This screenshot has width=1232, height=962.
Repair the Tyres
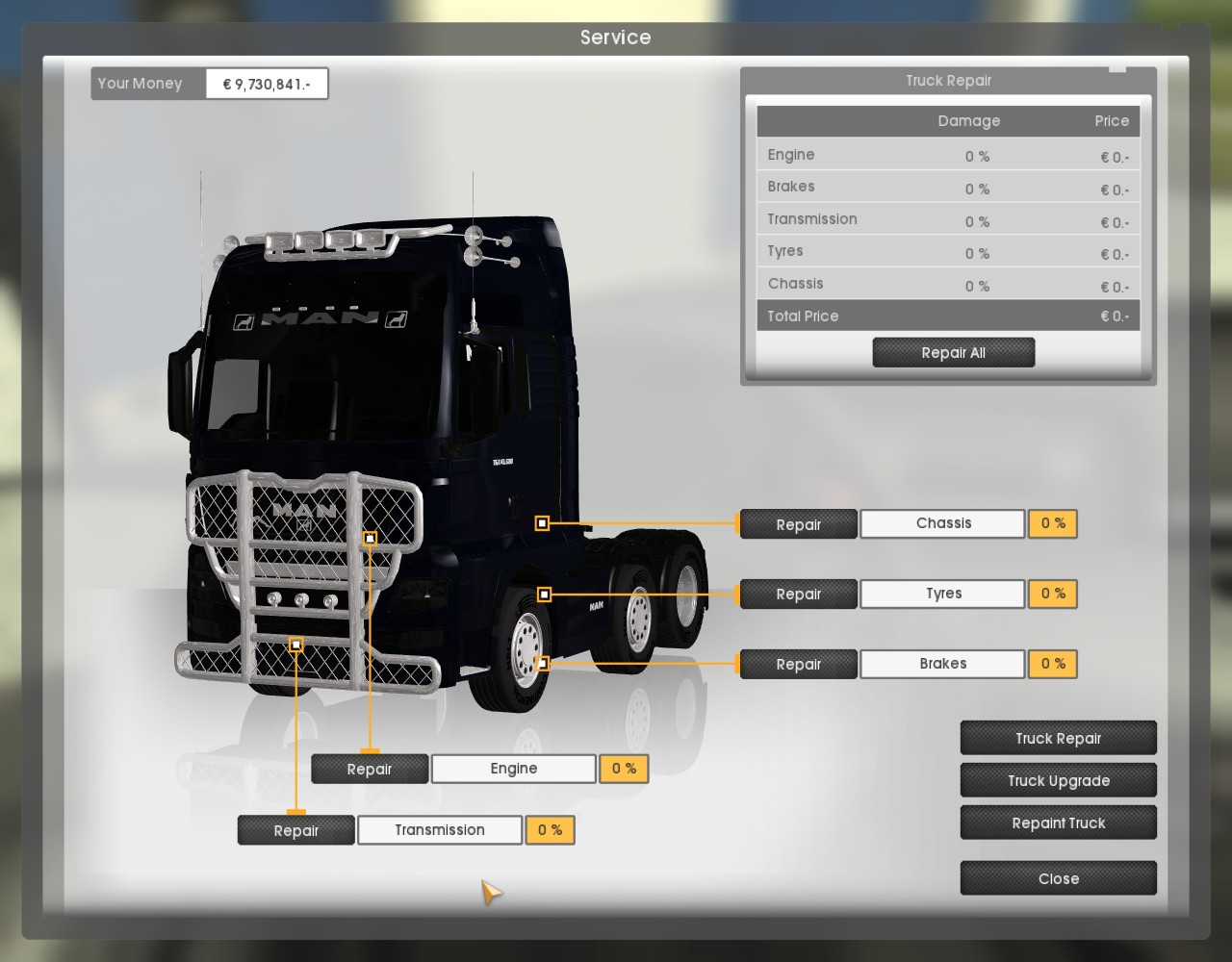point(798,595)
